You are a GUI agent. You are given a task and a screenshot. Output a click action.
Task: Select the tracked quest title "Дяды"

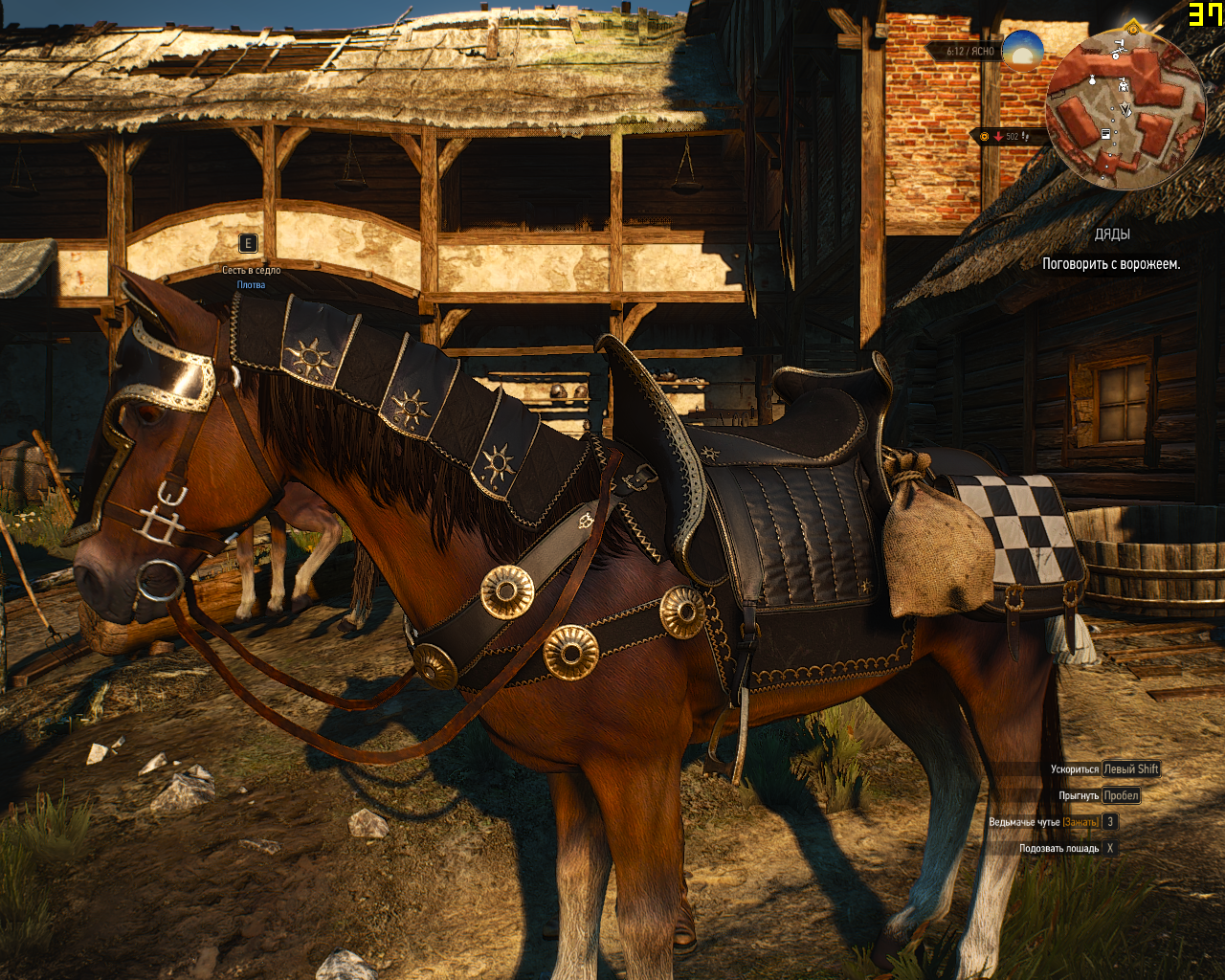(x=1112, y=234)
